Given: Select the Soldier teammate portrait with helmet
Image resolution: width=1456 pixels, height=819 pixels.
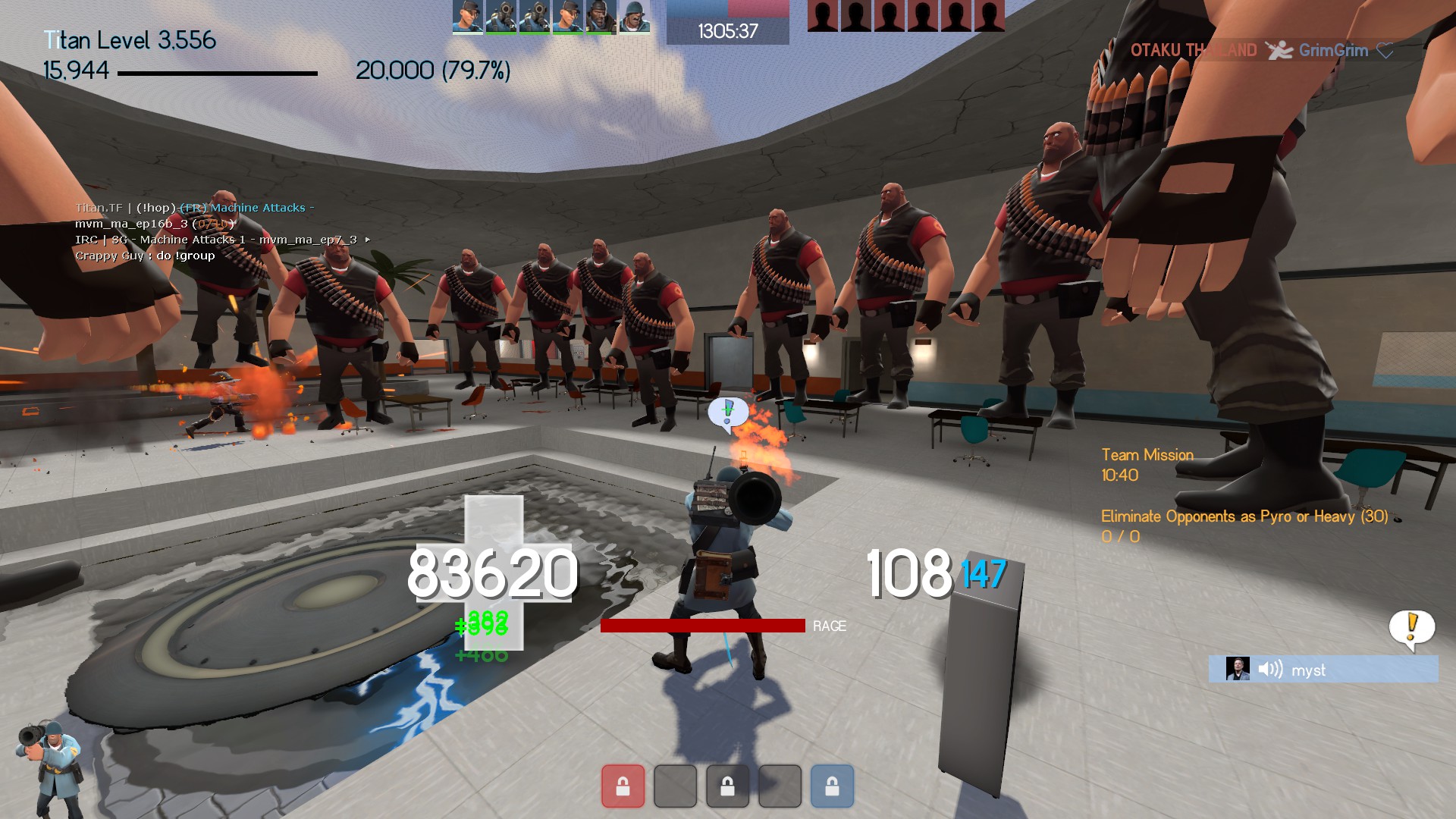Looking at the screenshot, I should click(x=634, y=17).
